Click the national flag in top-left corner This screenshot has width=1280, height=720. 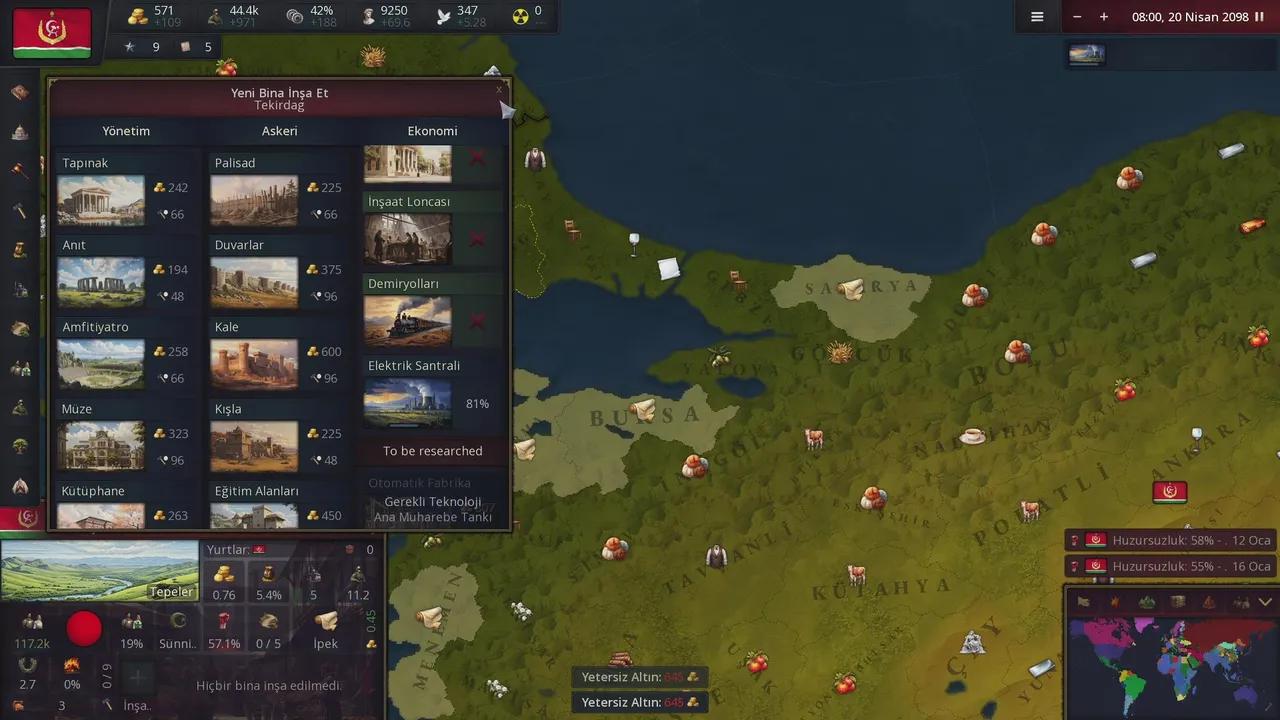[x=52, y=33]
